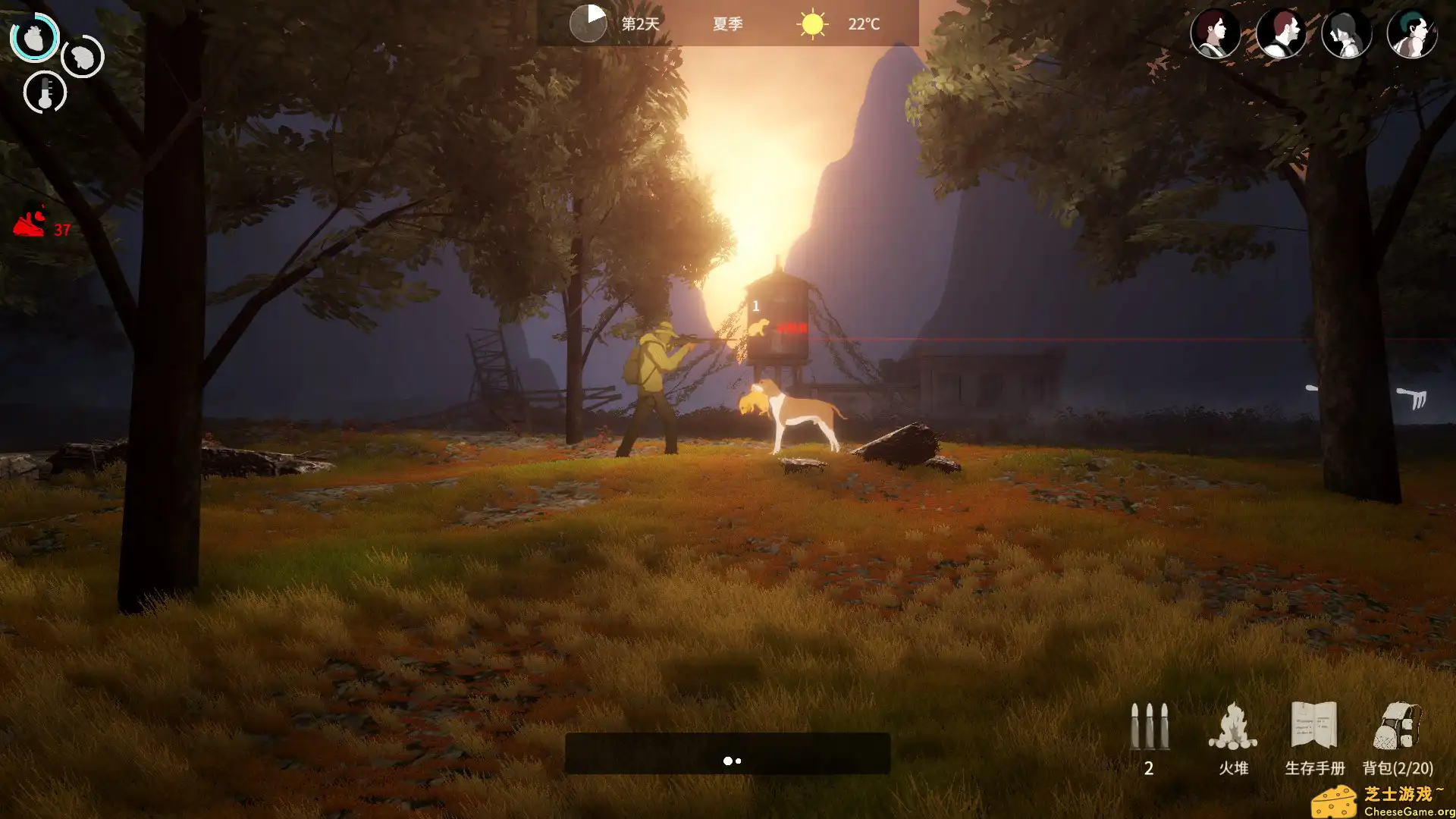
Task: Select the 火堆 campfire icon
Action: (1232, 728)
